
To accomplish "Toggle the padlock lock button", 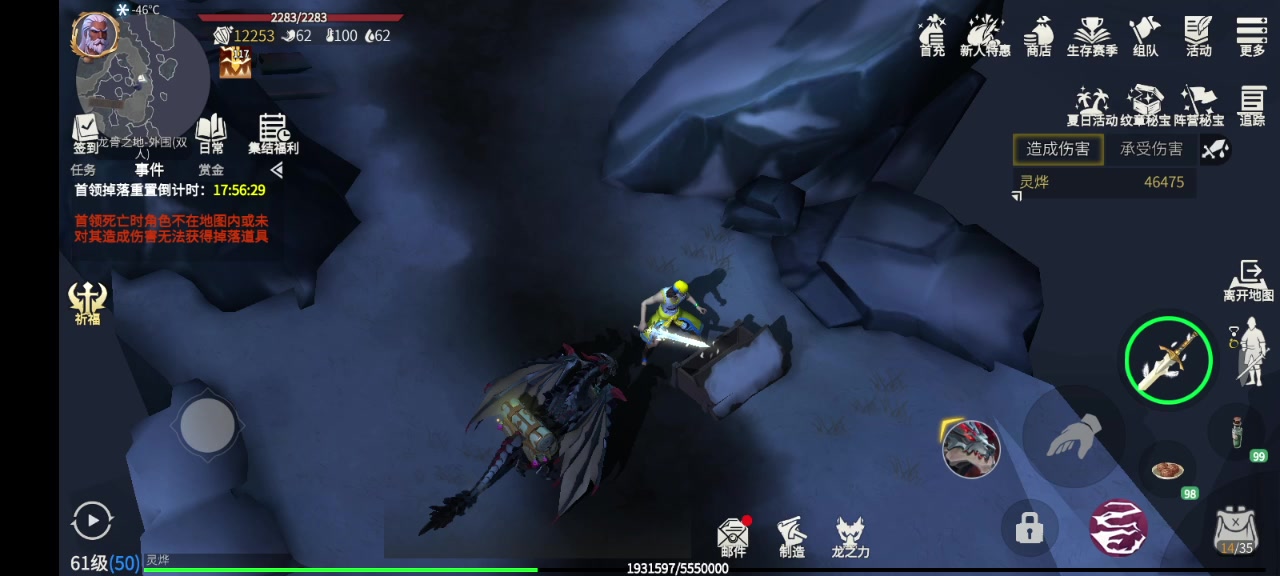I will click(1029, 527).
